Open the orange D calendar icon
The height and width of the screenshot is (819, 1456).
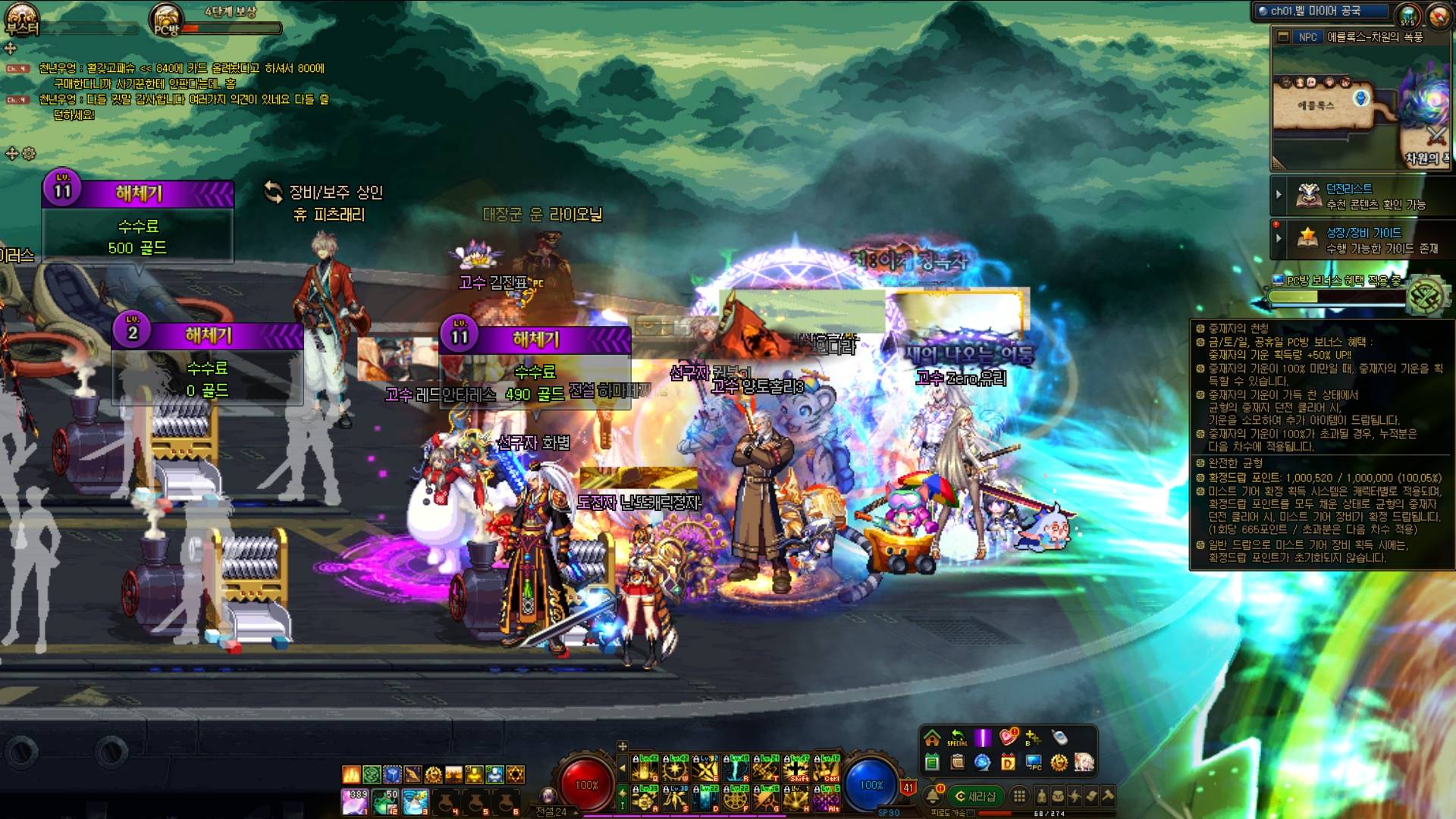[x=1008, y=762]
